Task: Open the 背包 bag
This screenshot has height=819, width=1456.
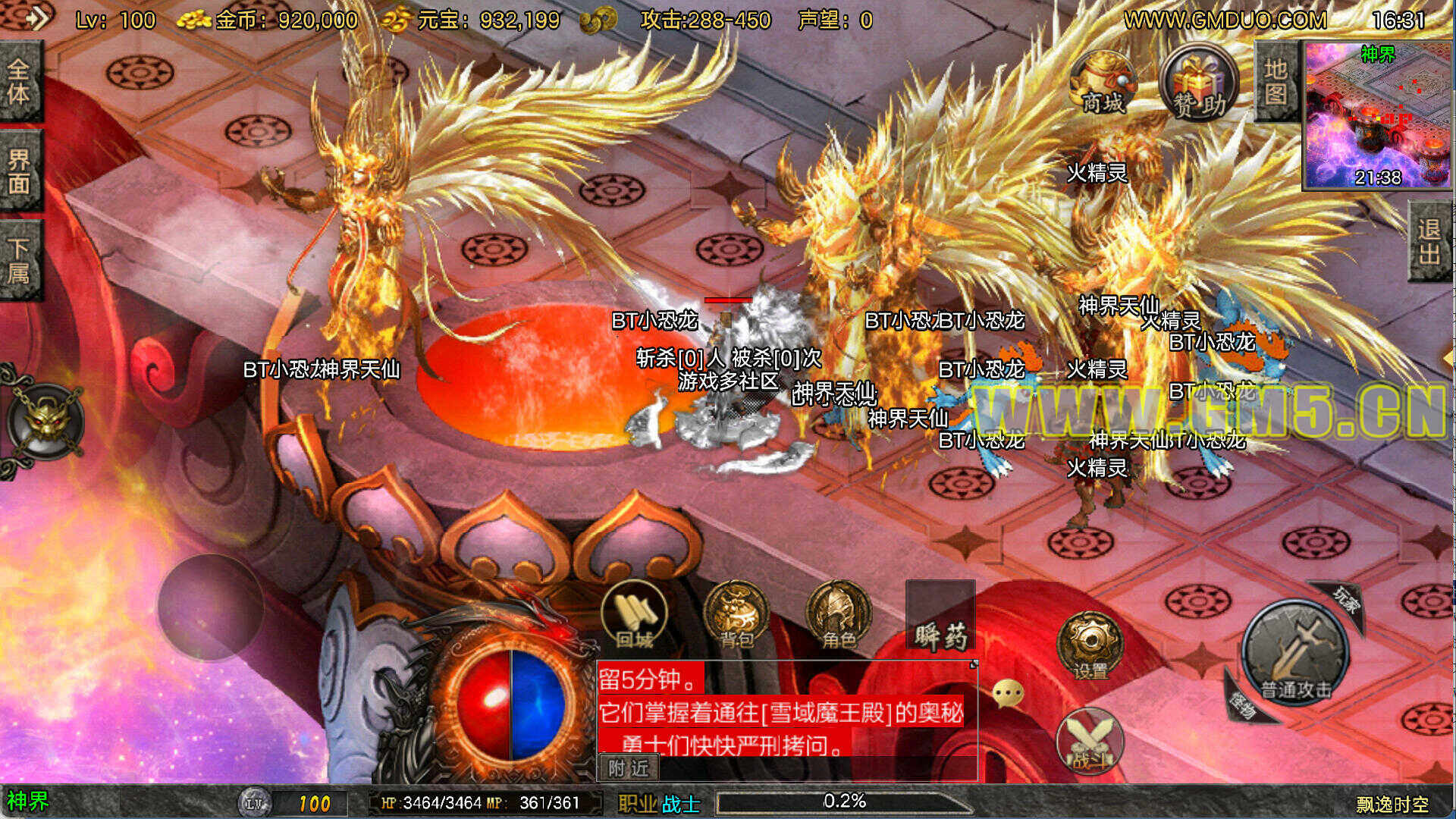Action: click(x=736, y=616)
